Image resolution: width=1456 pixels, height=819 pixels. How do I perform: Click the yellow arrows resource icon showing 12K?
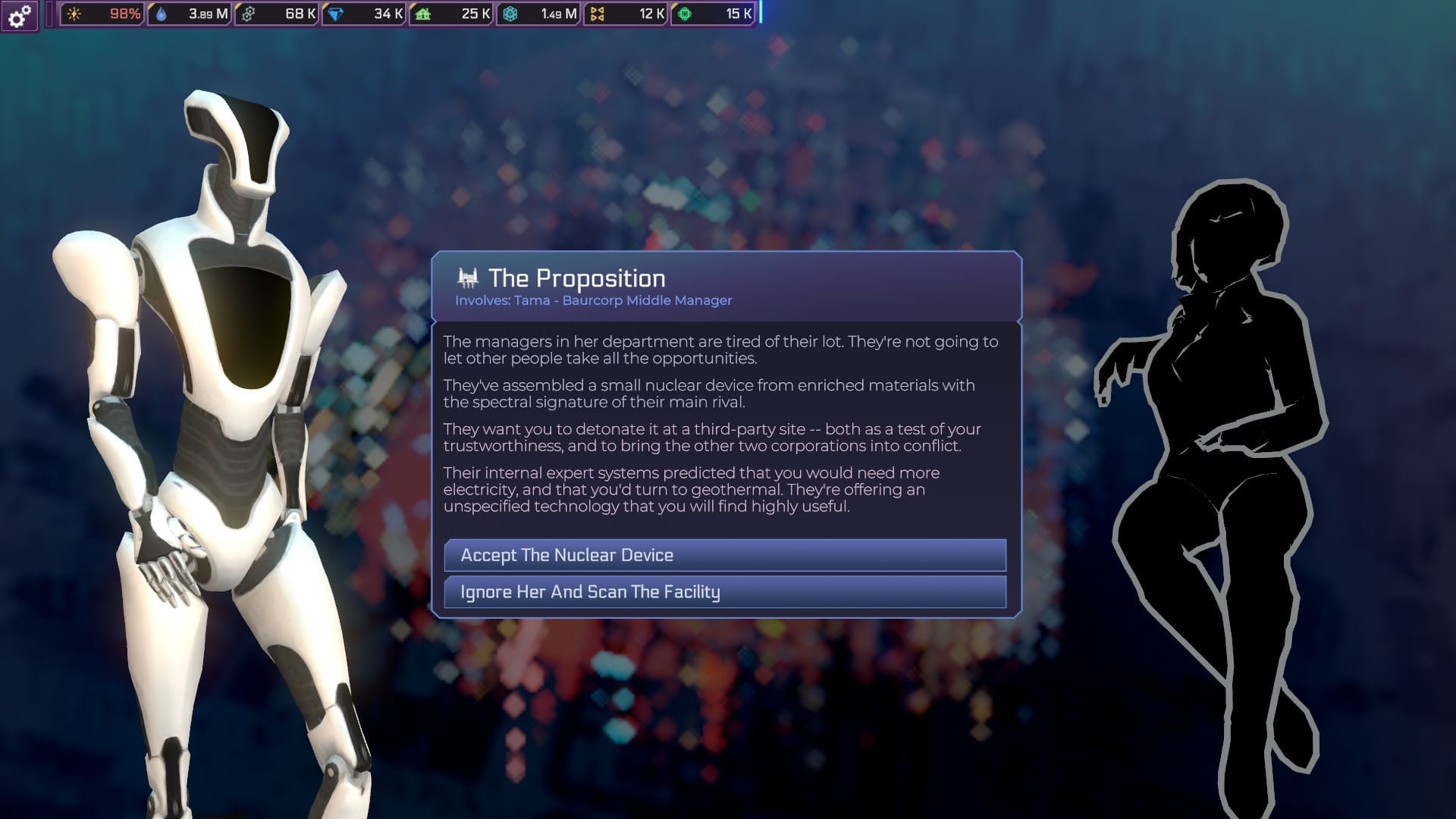click(x=598, y=13)
